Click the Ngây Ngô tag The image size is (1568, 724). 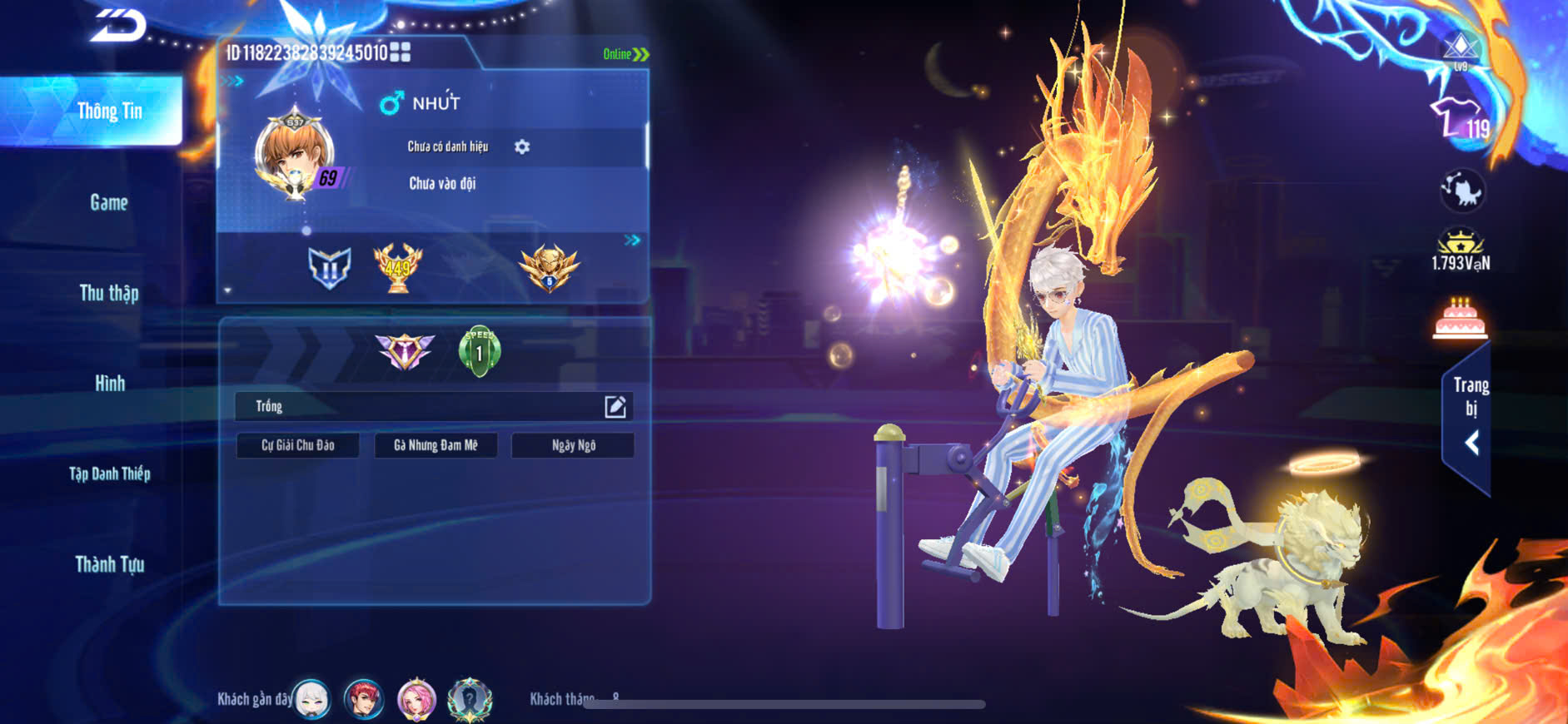coord(573,445)
